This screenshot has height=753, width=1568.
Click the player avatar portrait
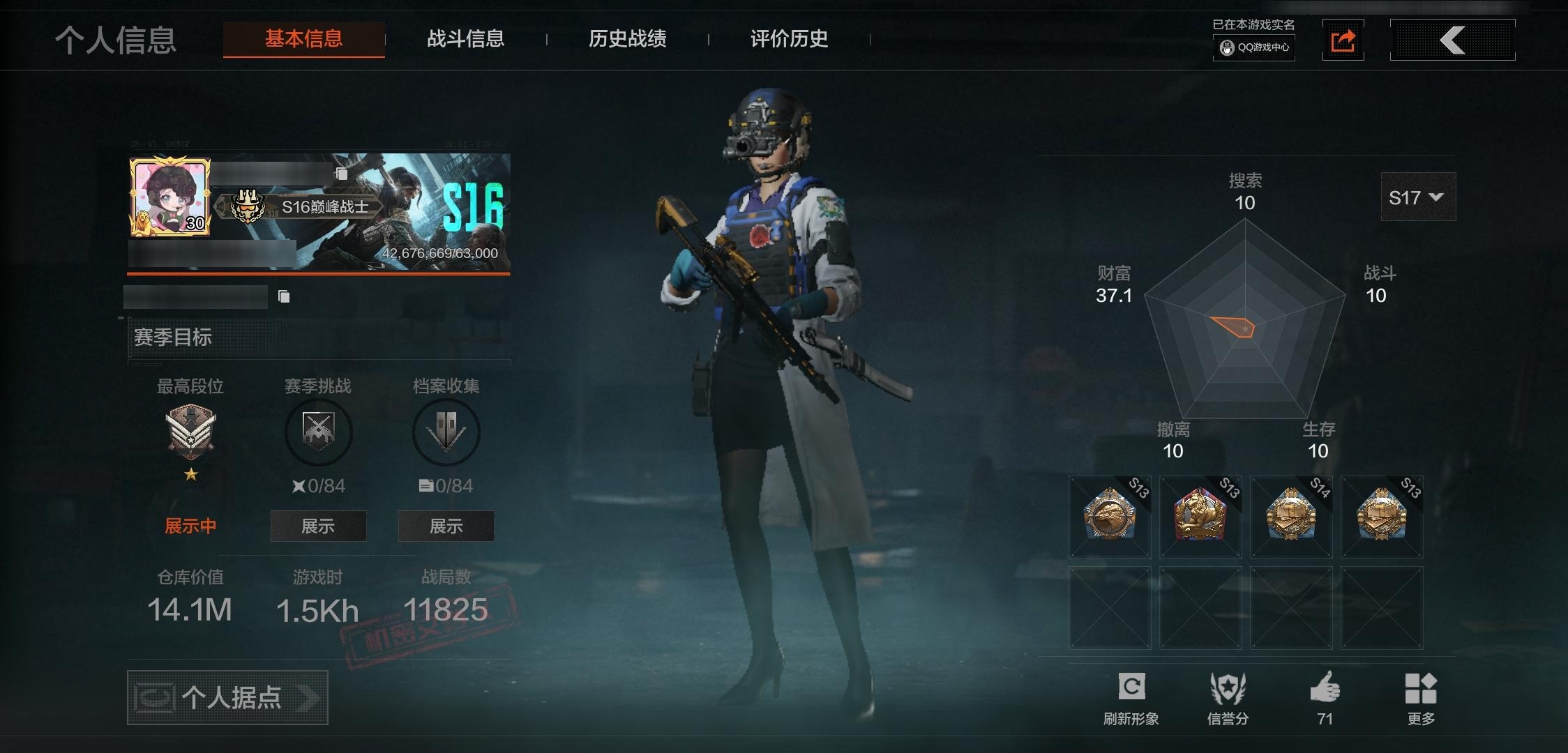point(169,197)
